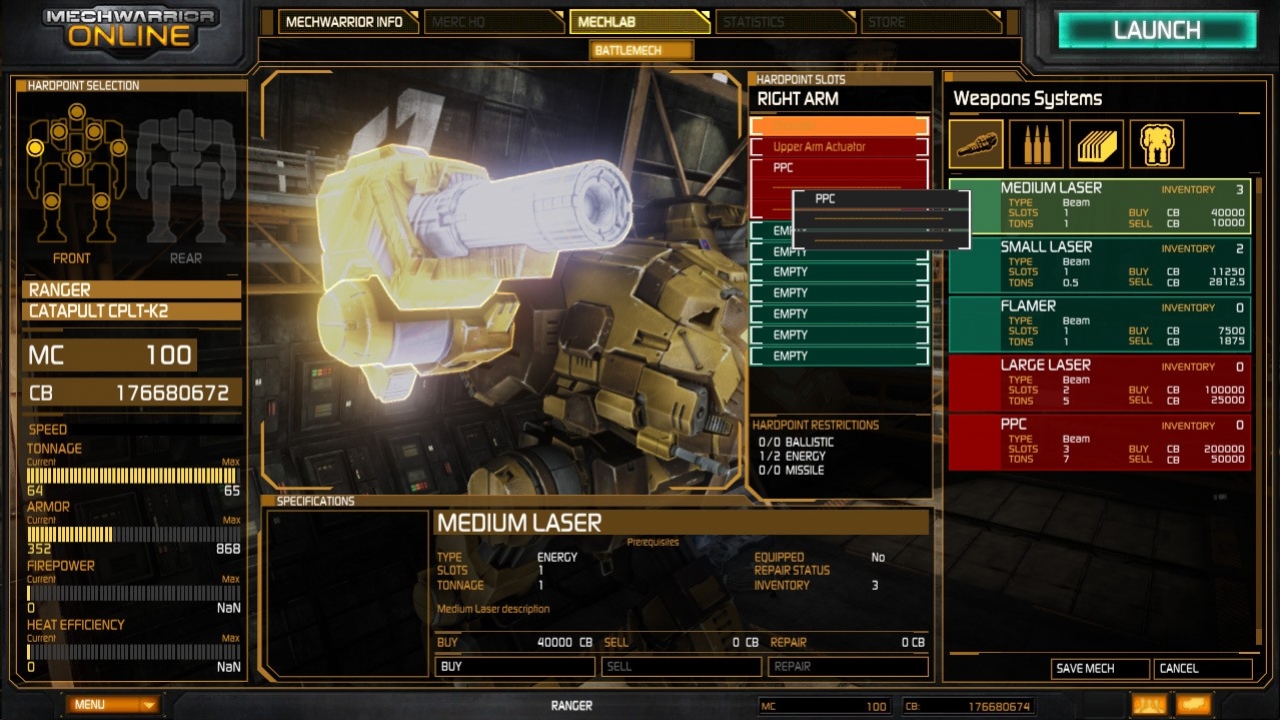
Task: Open the mech equipment category icon
Action: [1156, 144]
